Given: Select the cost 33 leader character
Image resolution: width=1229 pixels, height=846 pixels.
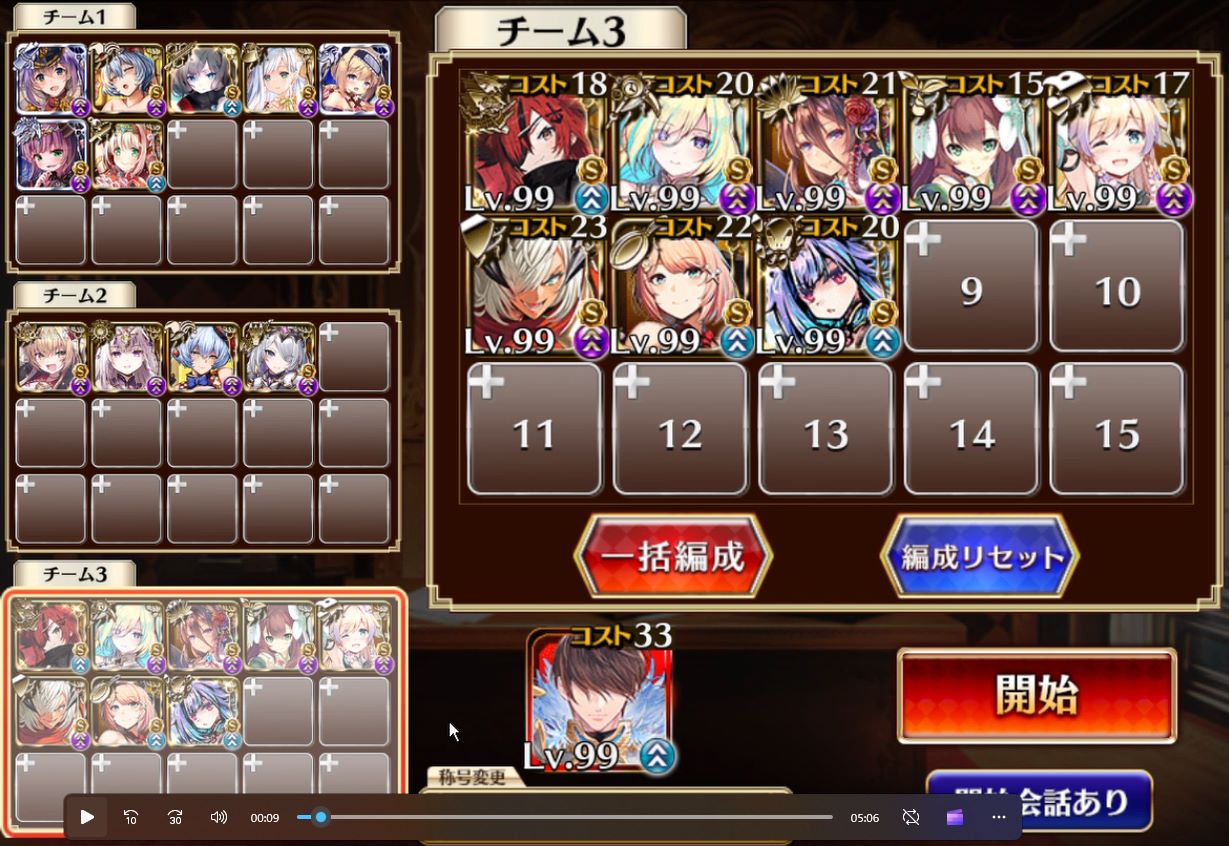Looking at the screenshot, I should [x=600, y=702].
